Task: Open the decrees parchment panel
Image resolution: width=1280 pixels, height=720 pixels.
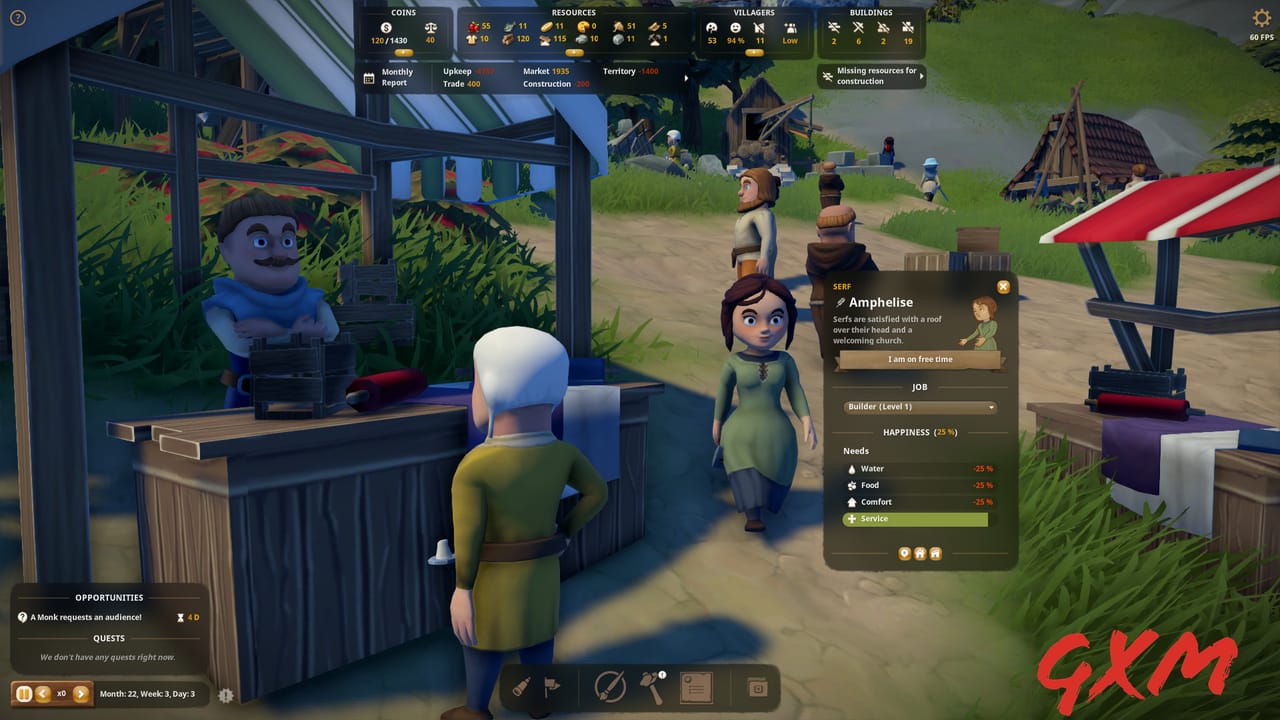Action: (x=697, y=687)
